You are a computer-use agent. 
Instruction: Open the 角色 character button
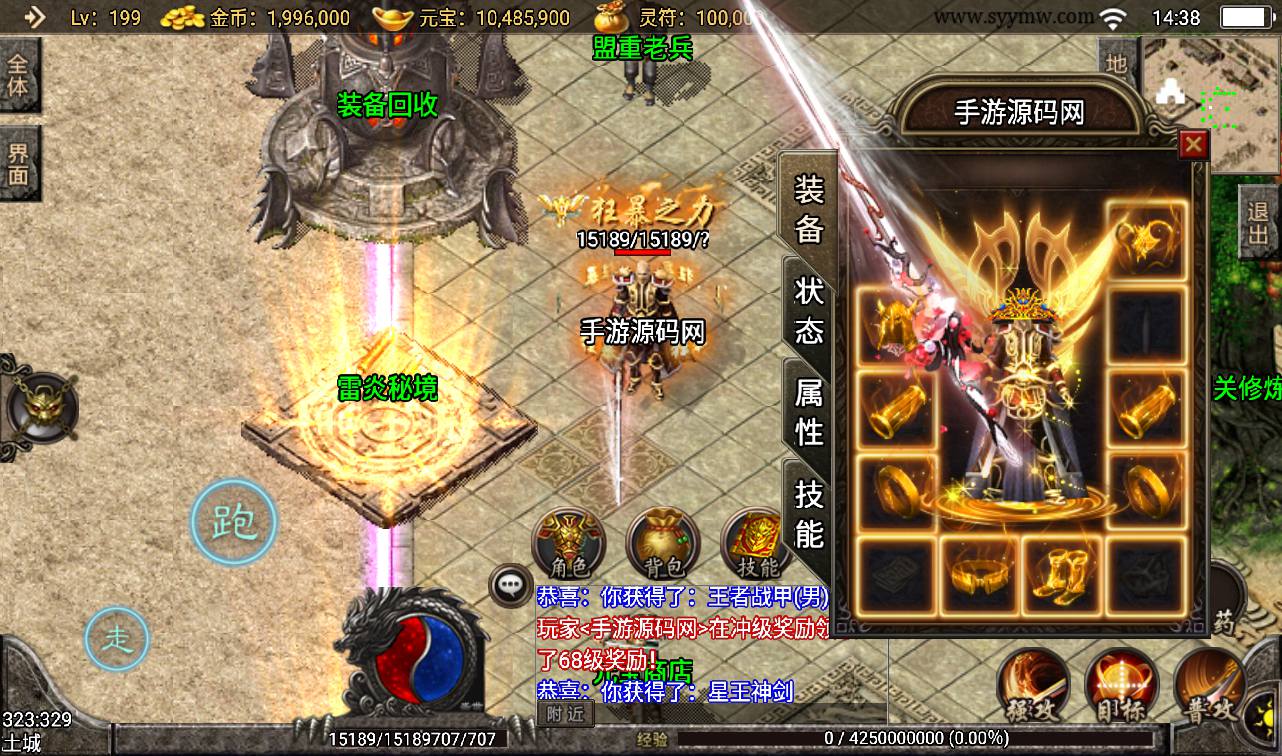click(x=568, y=545)
